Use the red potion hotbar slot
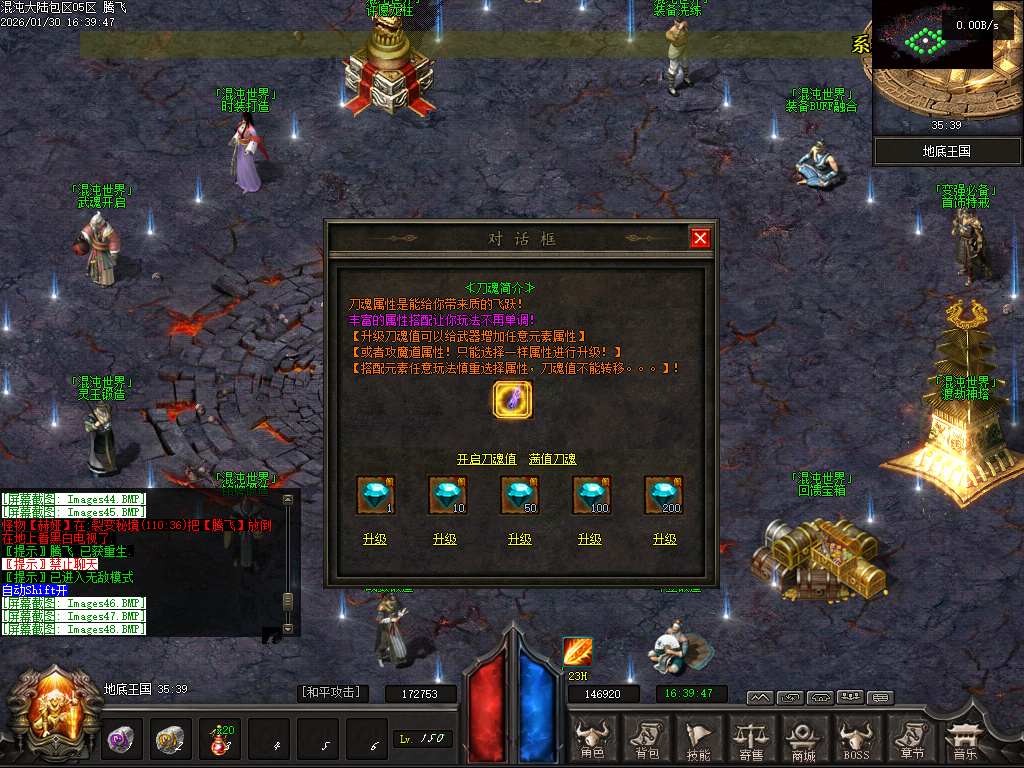Viewport: 1024px width, 768px height. coord(219,740)
